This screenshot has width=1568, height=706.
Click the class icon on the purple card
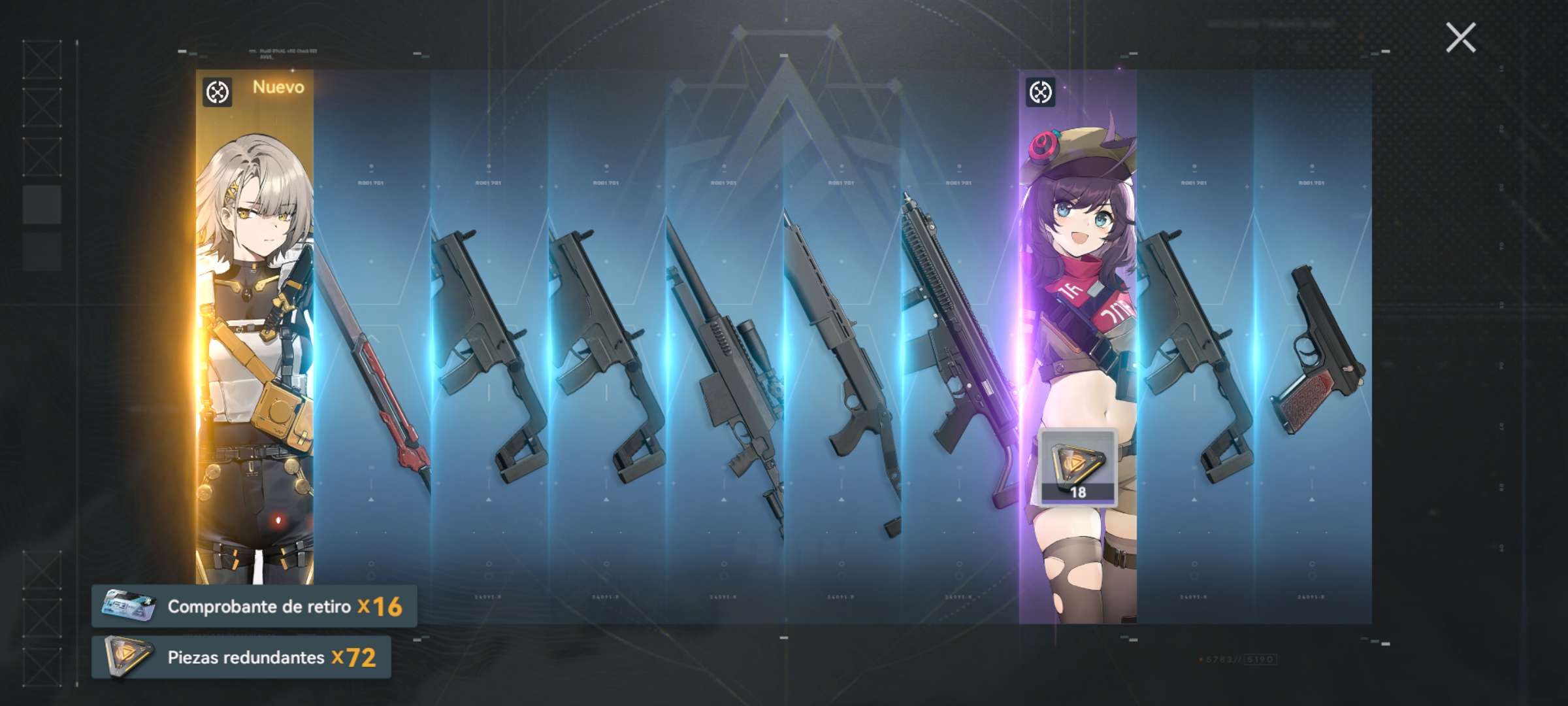pos(1041,92)
